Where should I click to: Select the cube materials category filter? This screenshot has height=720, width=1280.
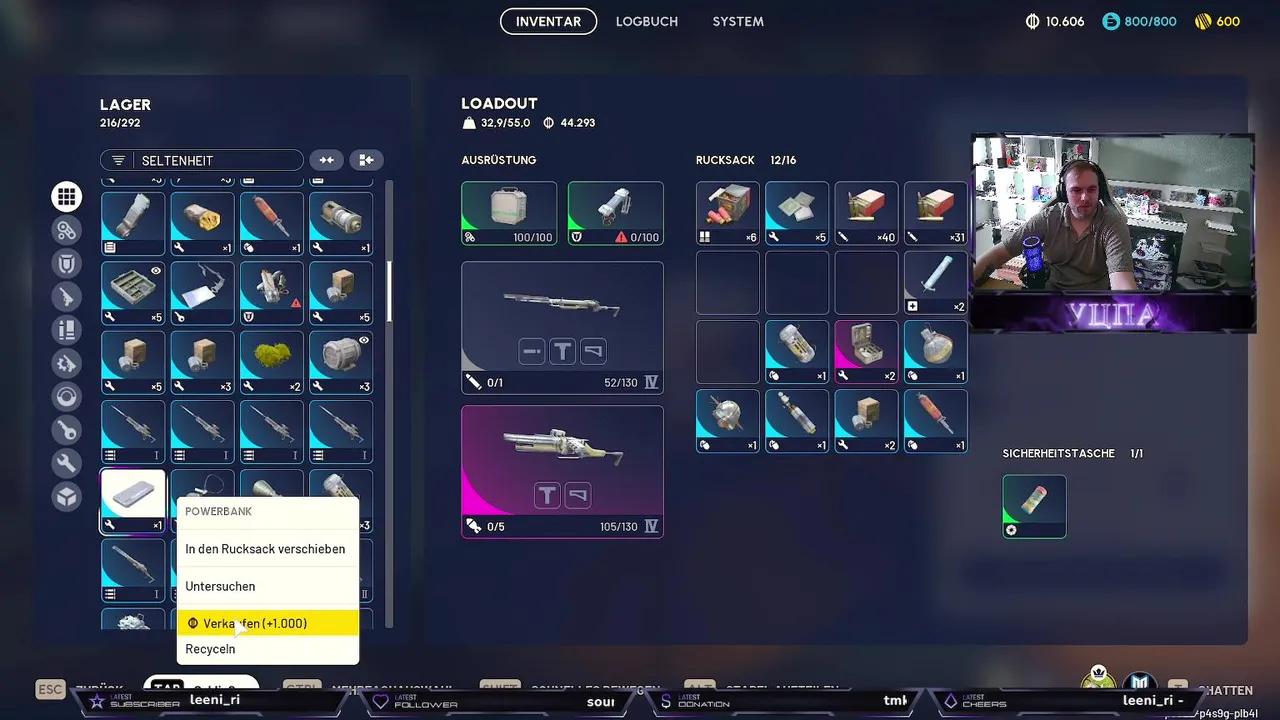click(66, 496)
